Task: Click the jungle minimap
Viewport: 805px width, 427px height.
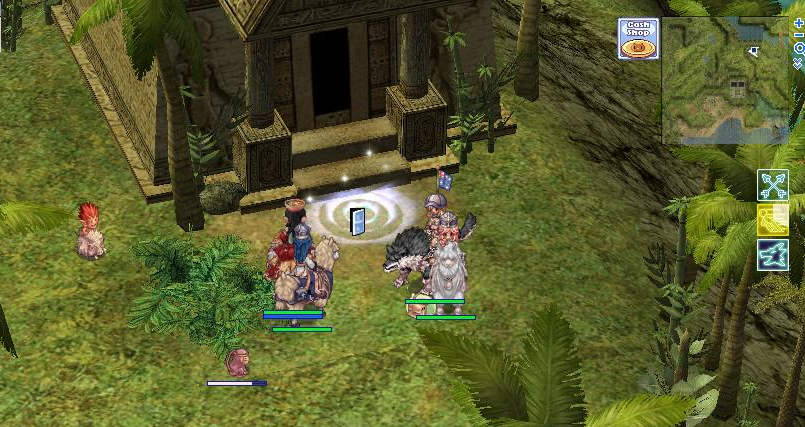Action: pos(725,80)
